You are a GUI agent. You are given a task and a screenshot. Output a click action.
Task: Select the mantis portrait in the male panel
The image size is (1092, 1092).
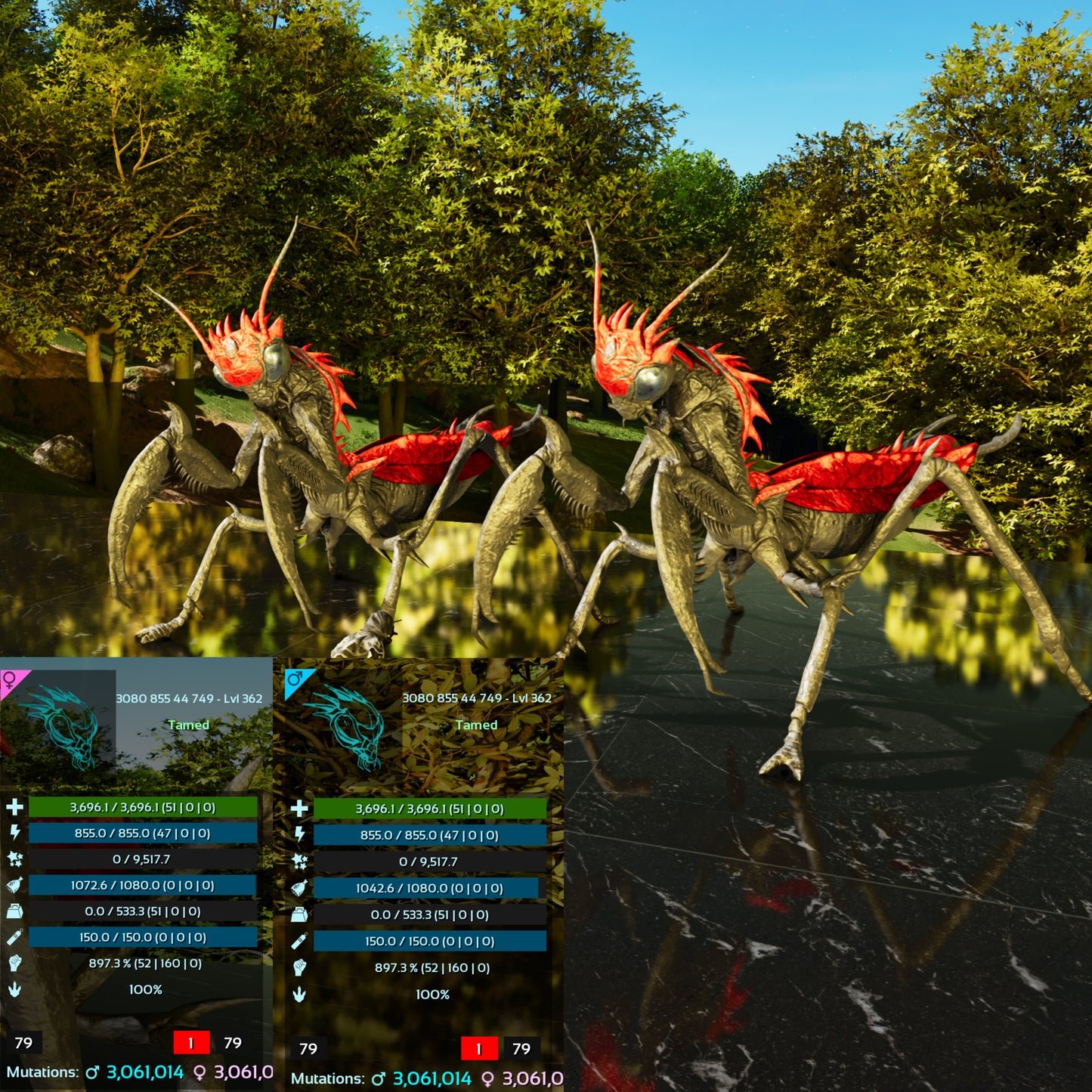tap(348, 726)
